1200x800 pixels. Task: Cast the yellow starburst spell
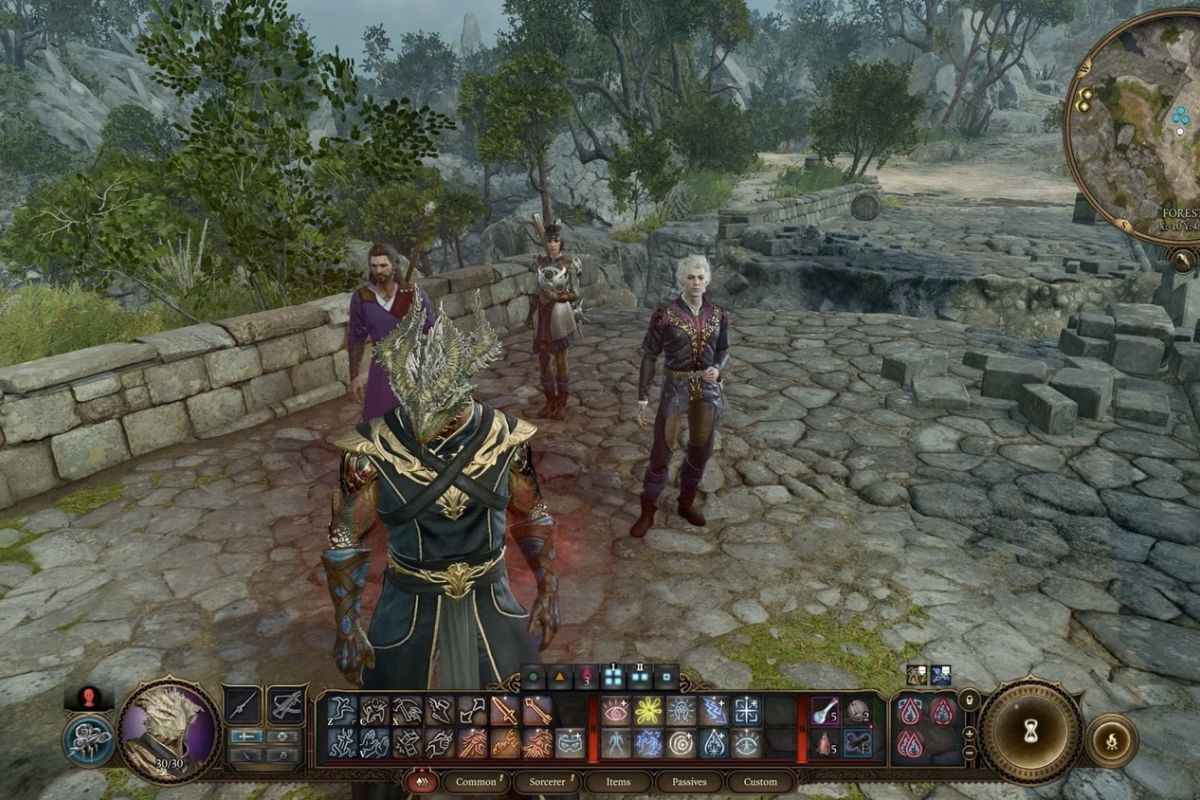click(651, 710)
